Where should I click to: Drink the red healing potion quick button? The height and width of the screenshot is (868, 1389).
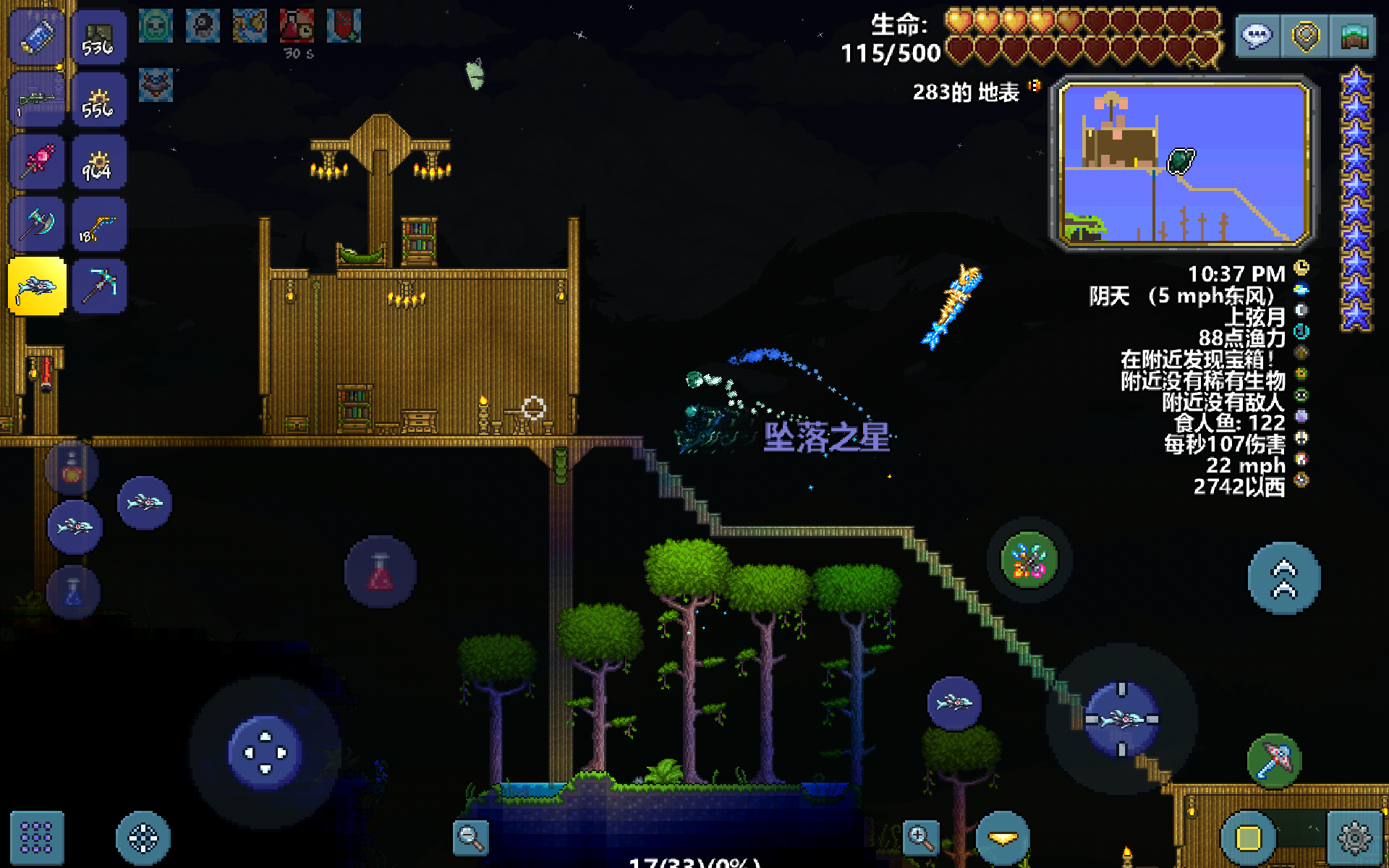381,571
